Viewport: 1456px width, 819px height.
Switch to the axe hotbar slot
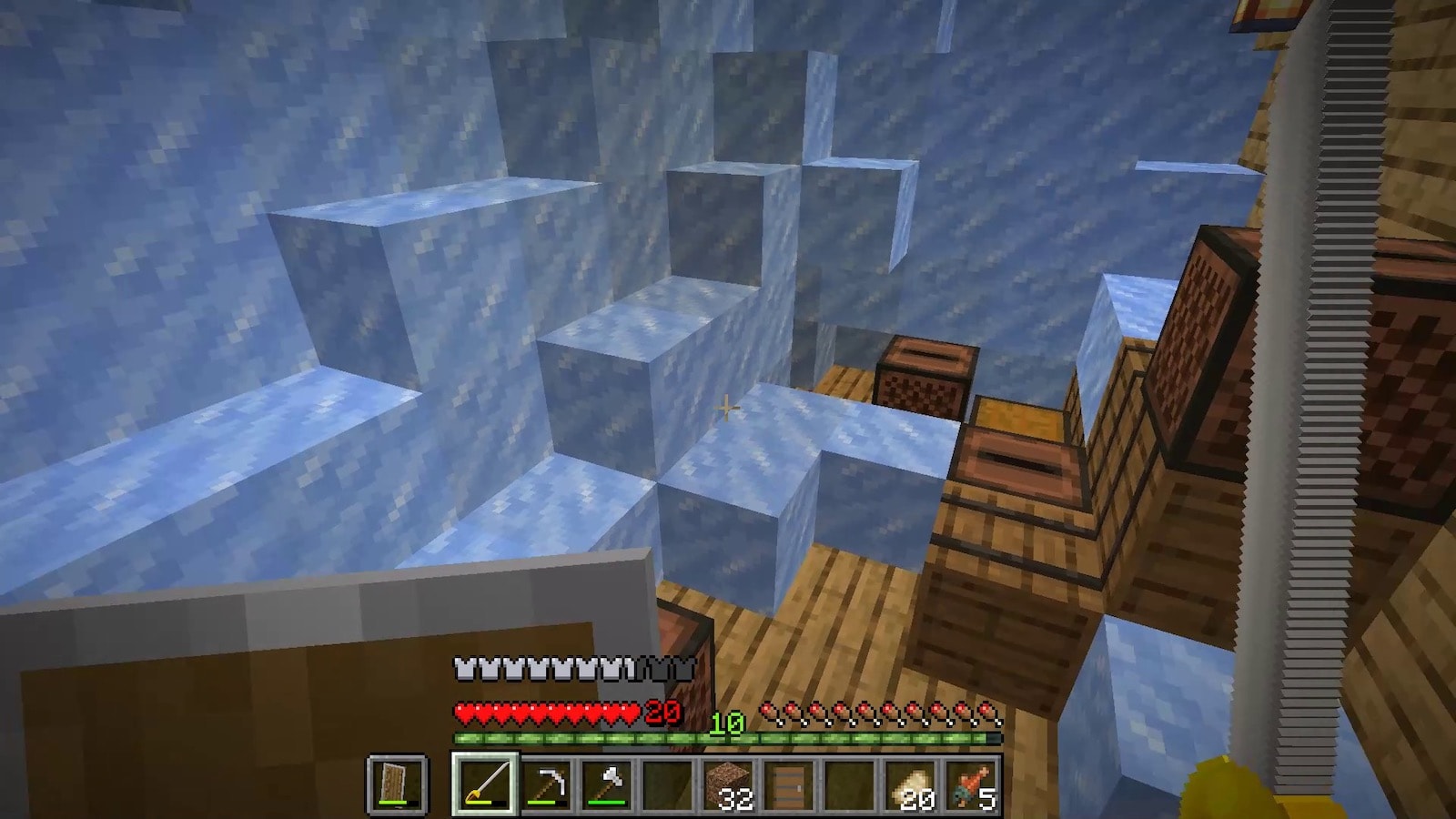[608, 784]
